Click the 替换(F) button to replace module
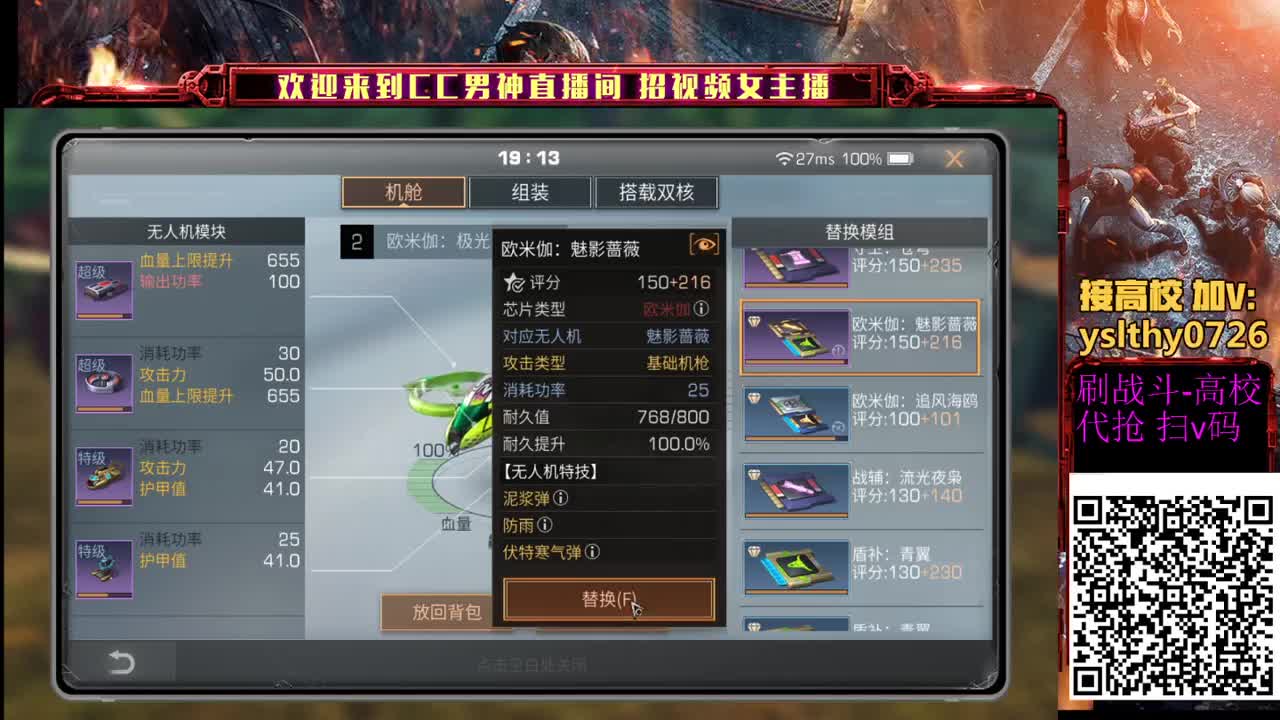 tap(608, 601)
